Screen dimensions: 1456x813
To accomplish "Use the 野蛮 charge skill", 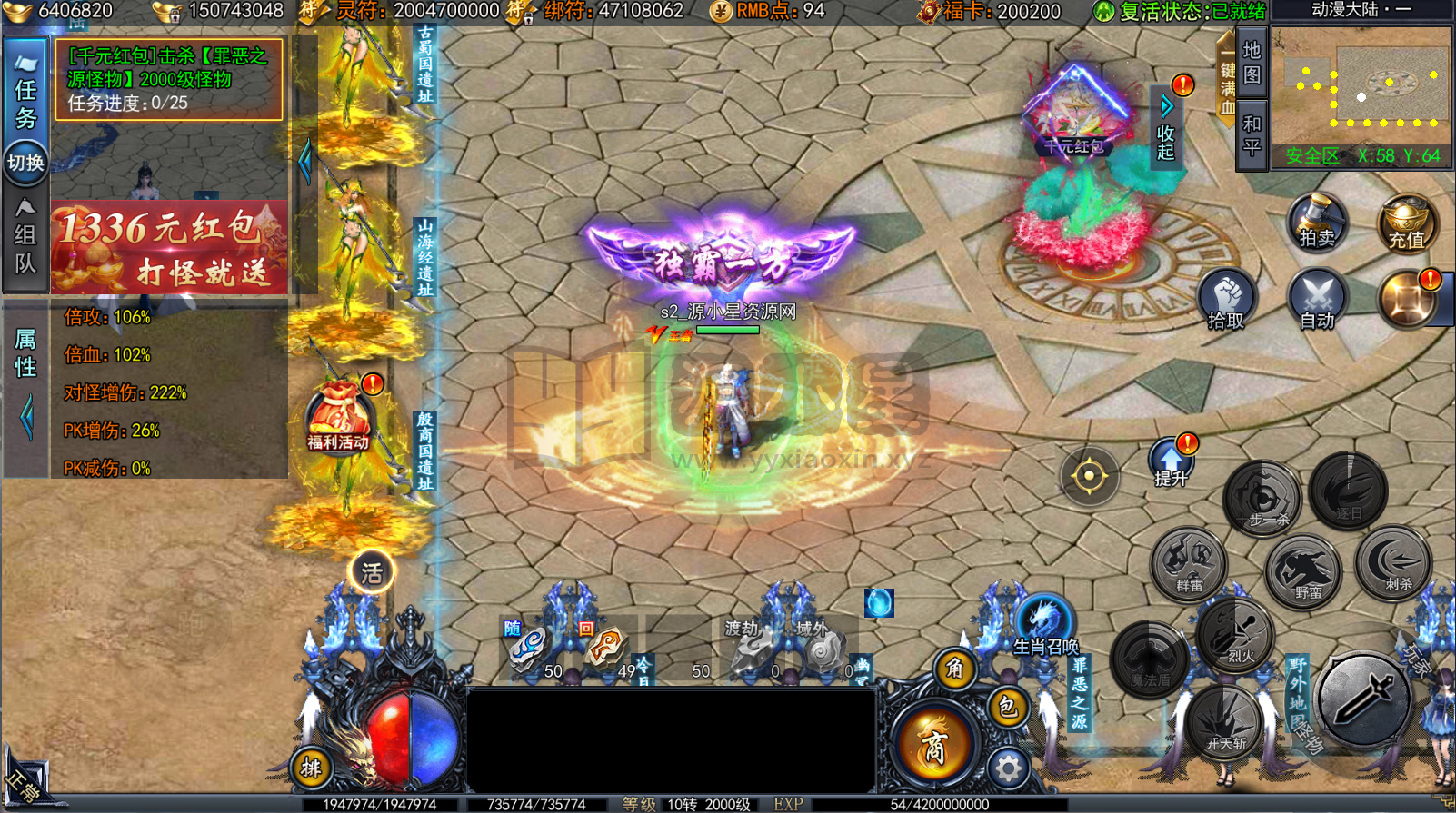I will click(x=1304, y=571).
